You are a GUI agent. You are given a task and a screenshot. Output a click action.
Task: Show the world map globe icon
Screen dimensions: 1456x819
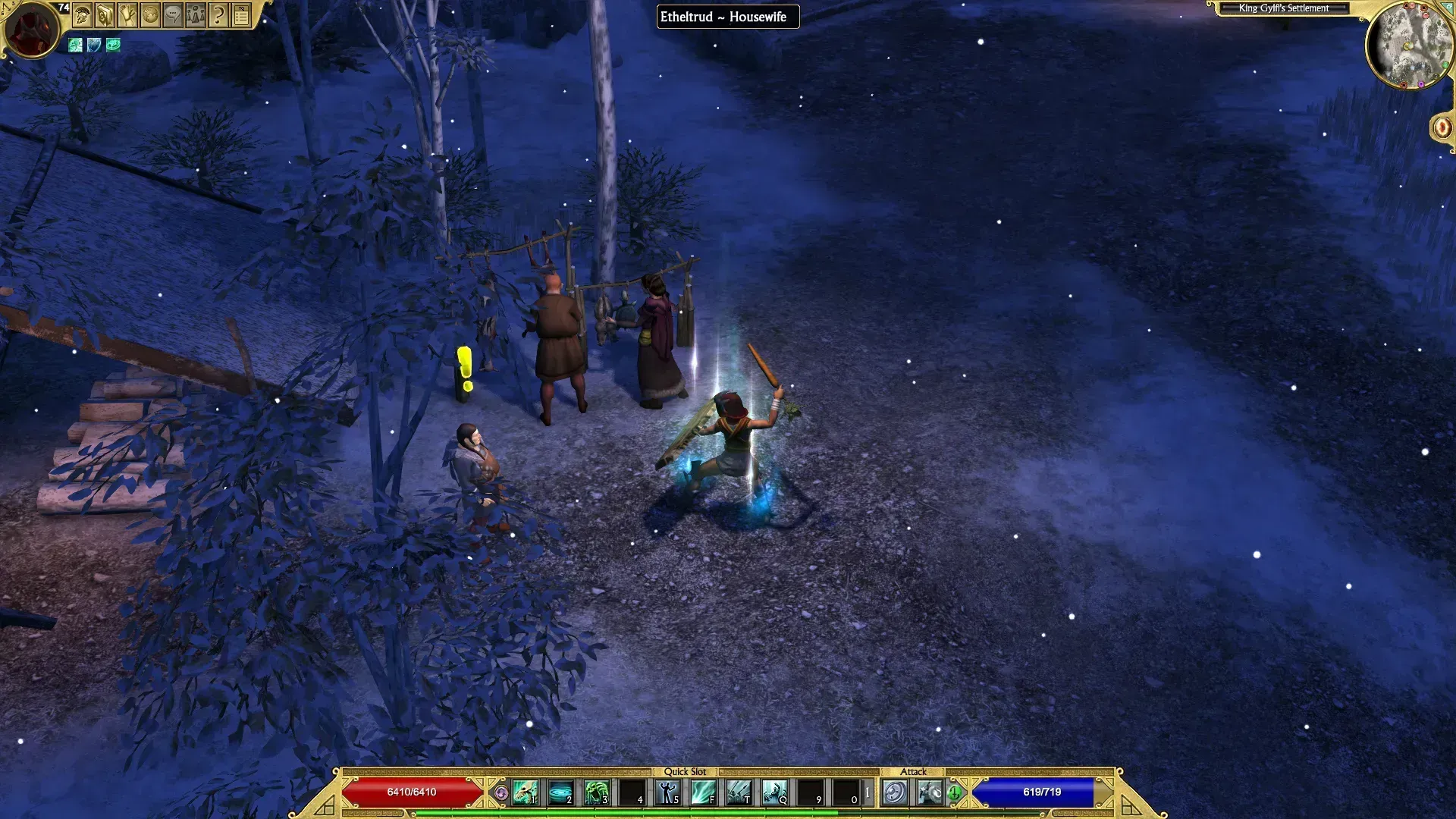150,14
